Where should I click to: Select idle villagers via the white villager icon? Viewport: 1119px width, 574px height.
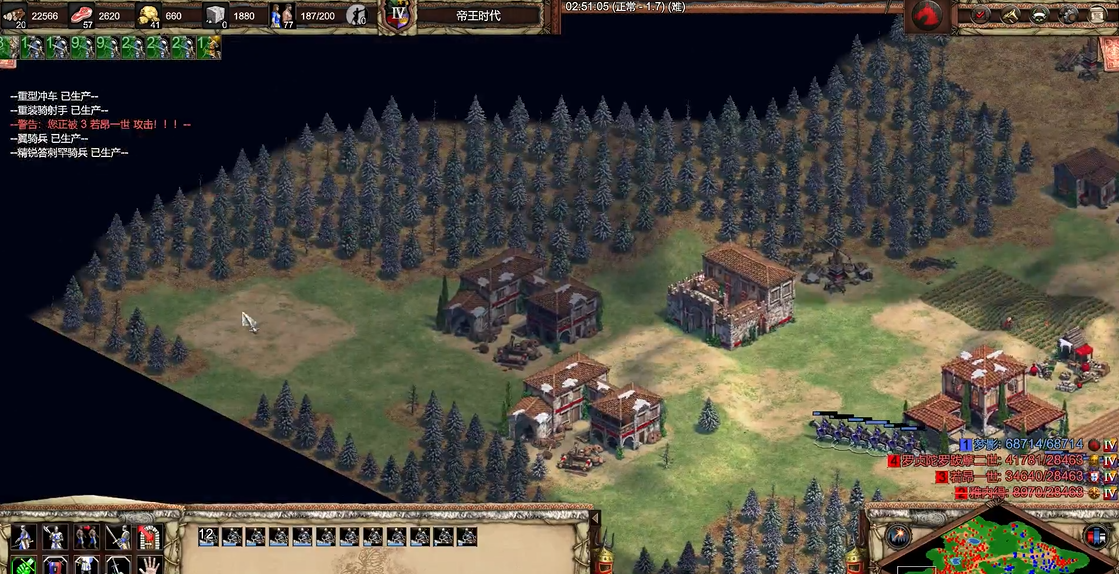tap(358, 15)
